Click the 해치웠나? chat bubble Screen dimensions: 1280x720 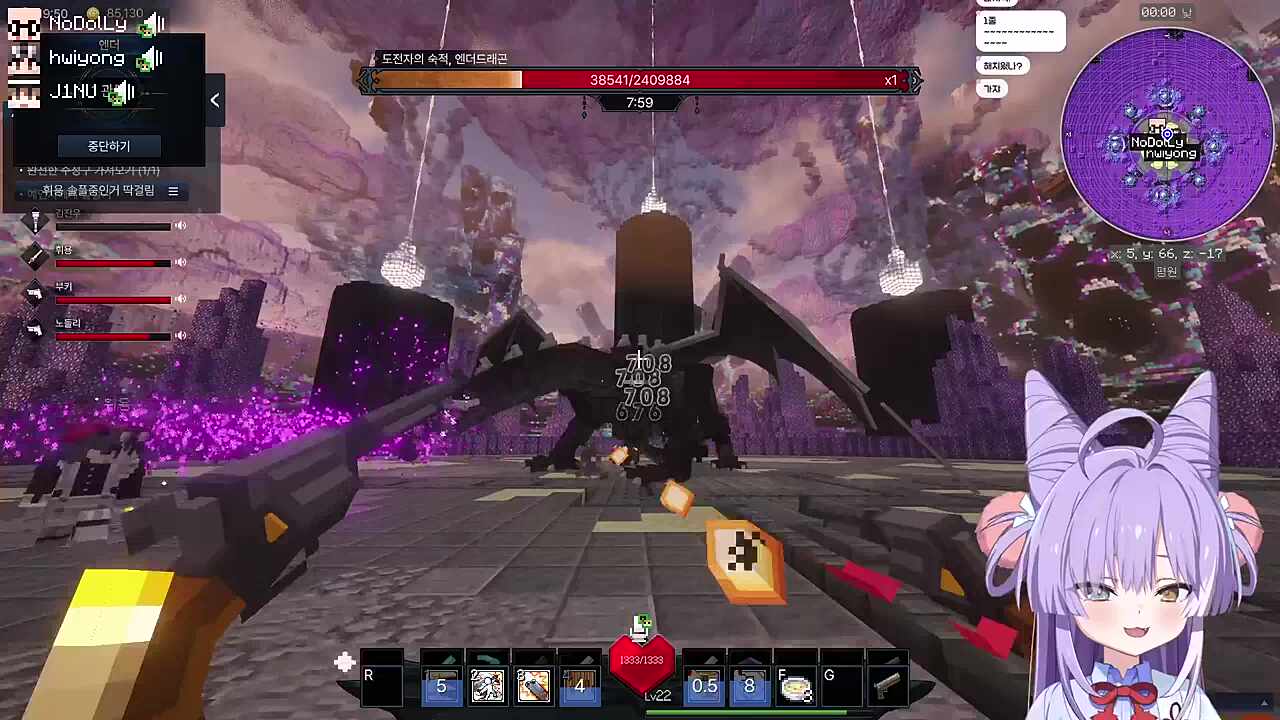1003,66
